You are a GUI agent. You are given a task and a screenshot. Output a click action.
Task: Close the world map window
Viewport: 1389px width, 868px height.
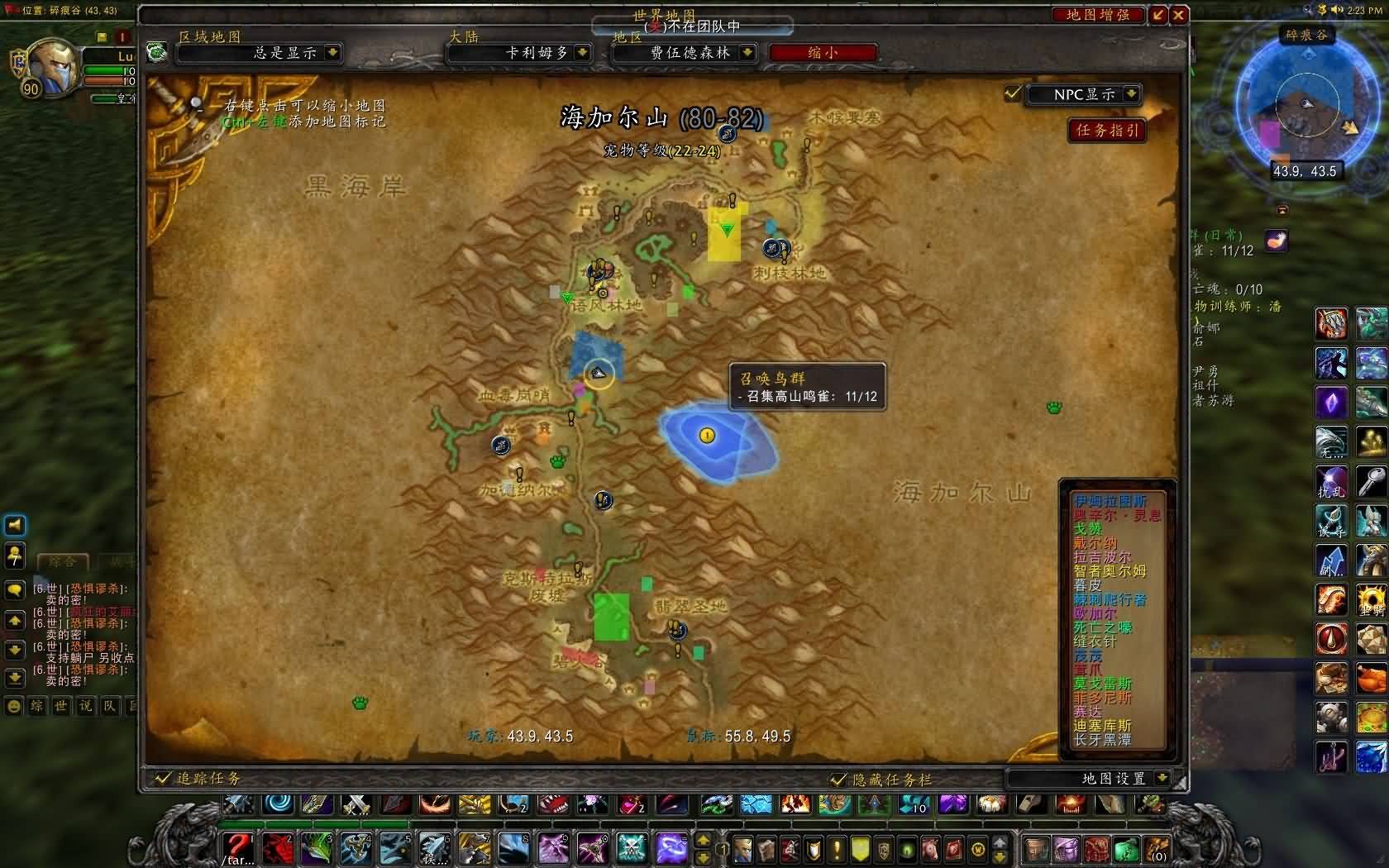(x=1179, y=15)
